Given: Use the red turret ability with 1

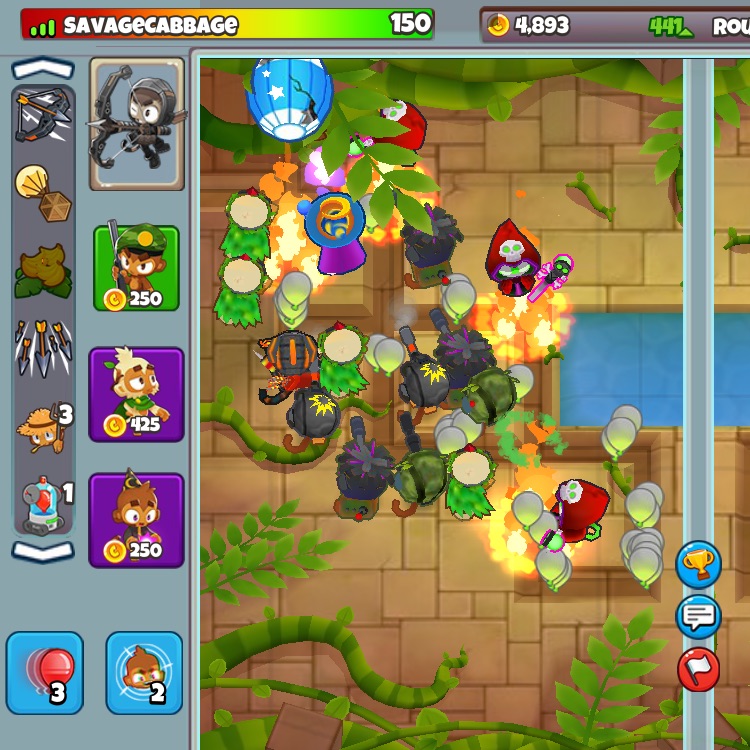Looking at the screenshot, I should [x=43, y=502].
